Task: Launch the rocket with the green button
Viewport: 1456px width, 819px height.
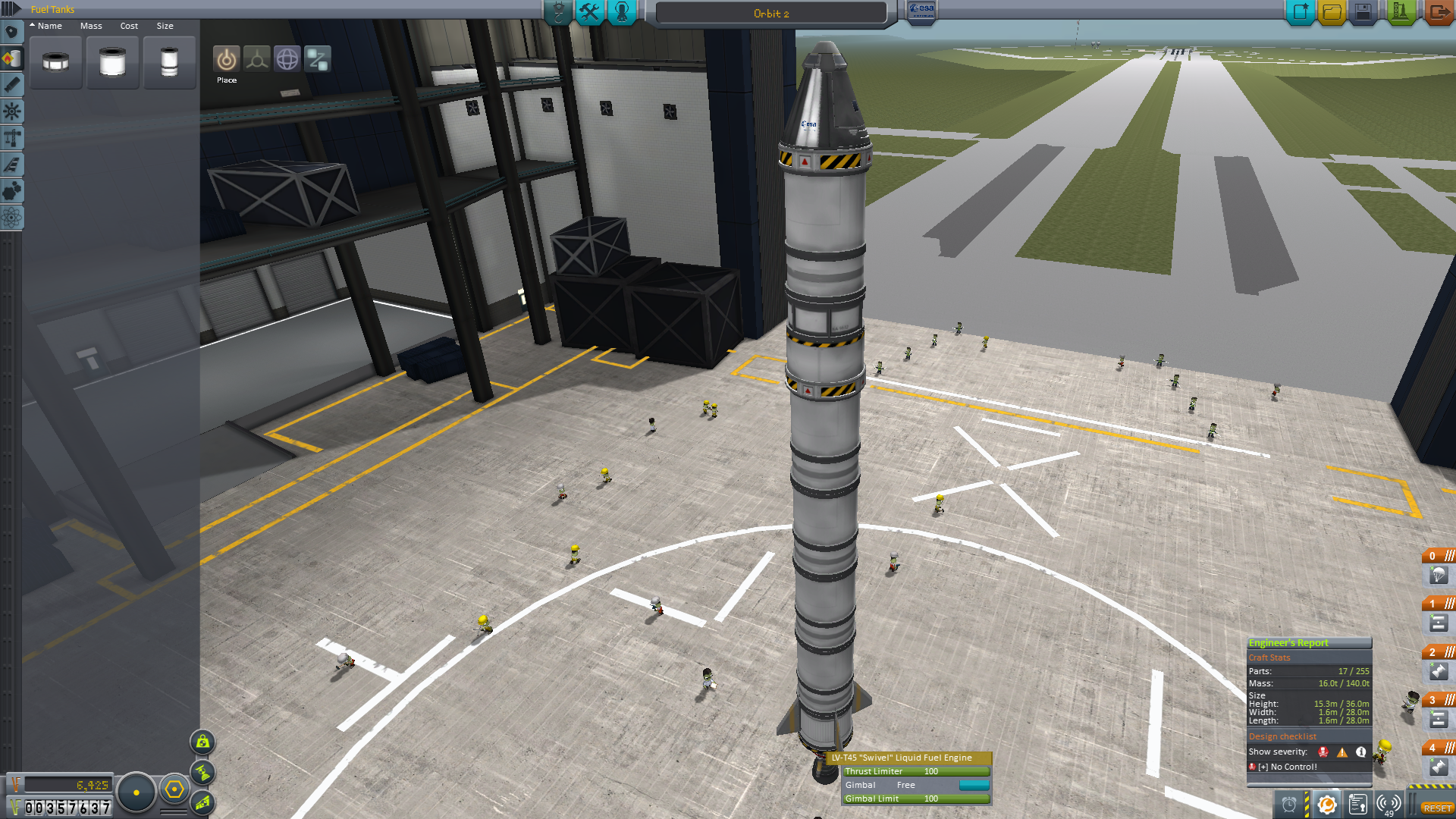Action: [1400, 12]
